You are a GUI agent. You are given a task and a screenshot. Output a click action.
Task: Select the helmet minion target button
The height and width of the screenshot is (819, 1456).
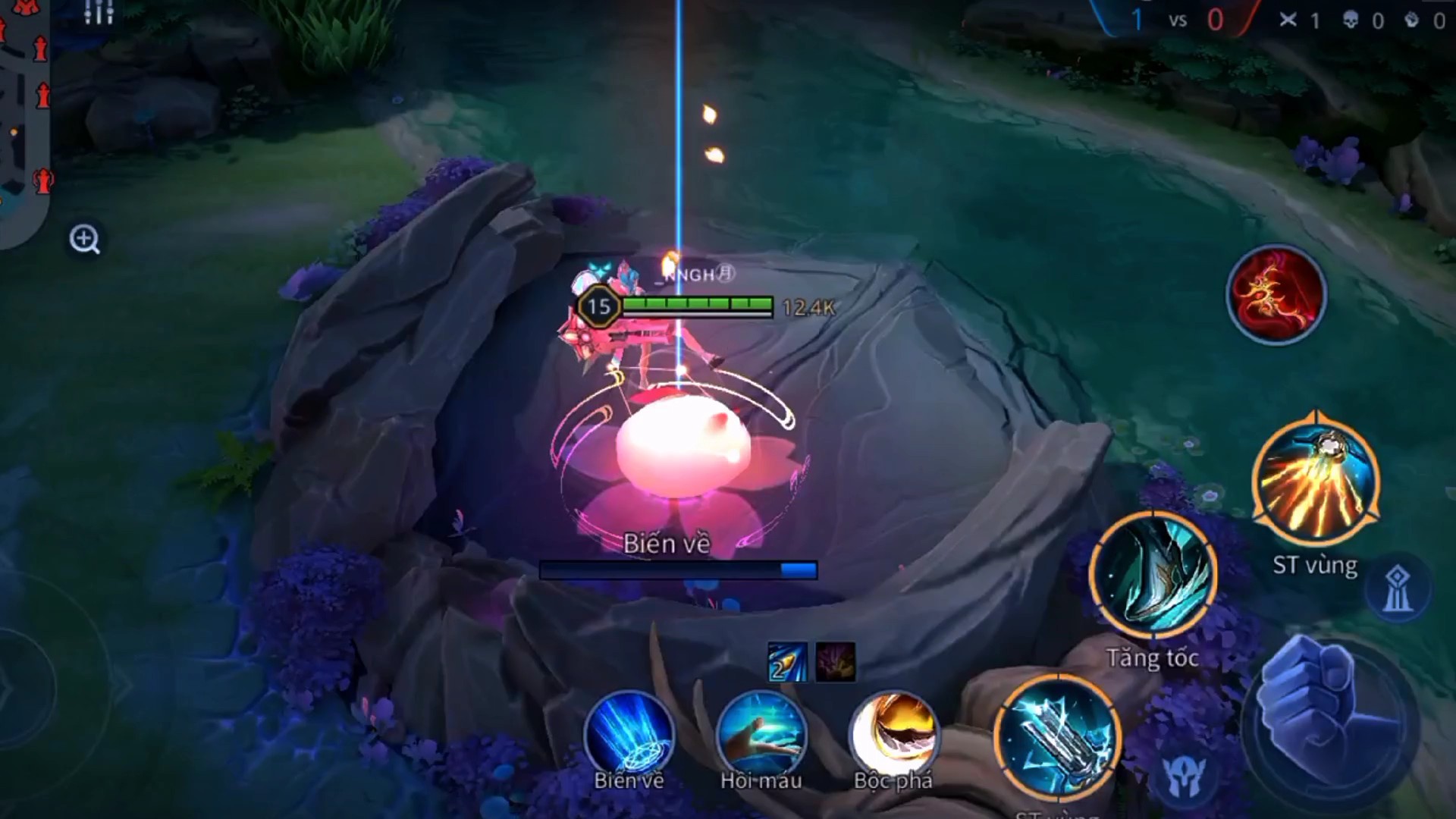pos(1184,777)
